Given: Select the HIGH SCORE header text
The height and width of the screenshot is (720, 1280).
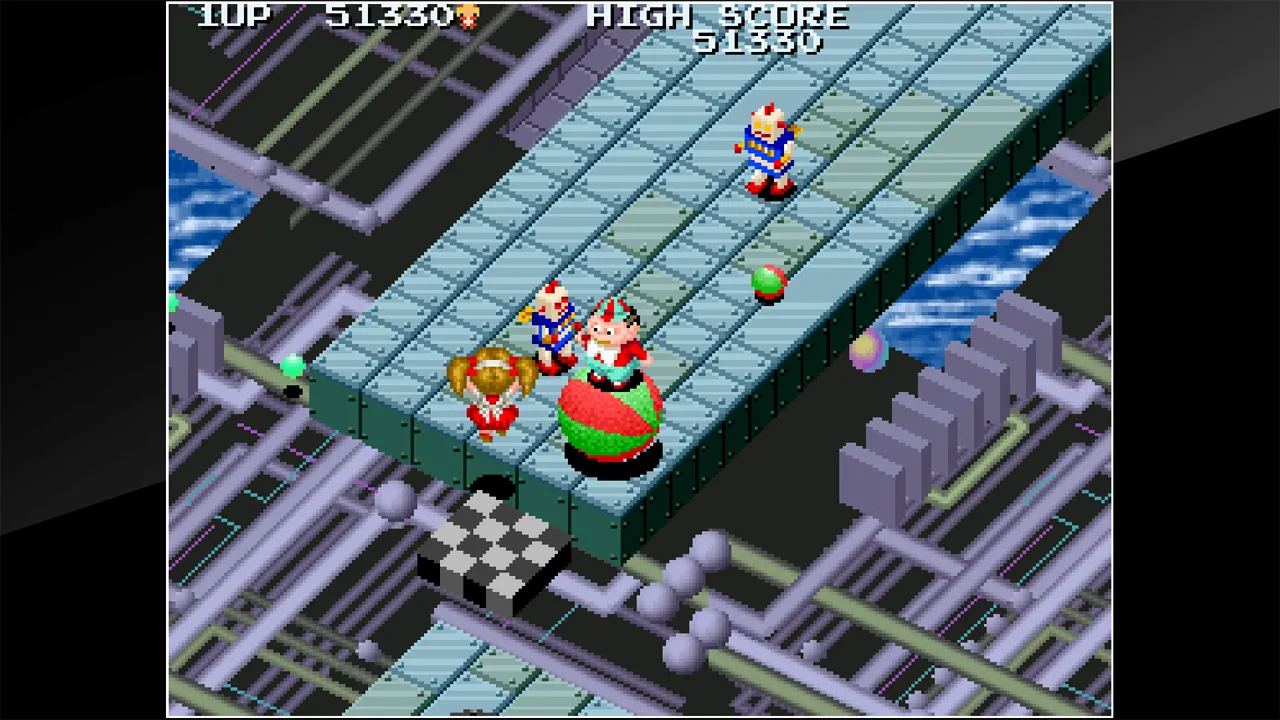Looking at the screenshot, I should pos(717,15).
